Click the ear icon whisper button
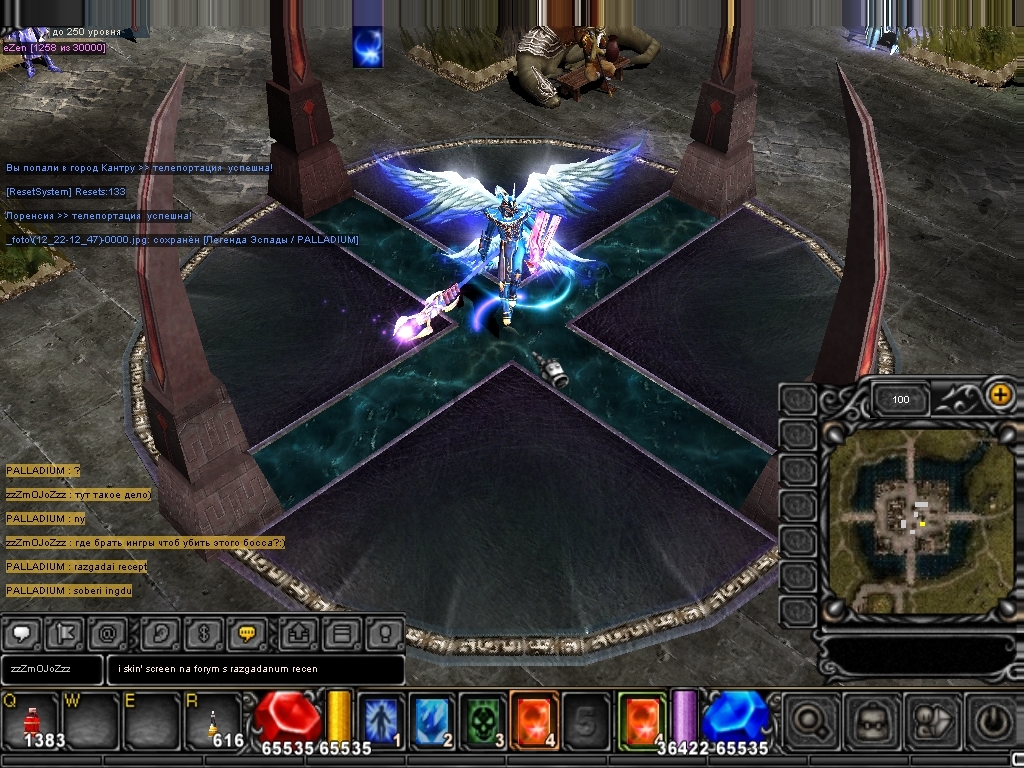1024x768 pixels. click(x=160, y=633)
